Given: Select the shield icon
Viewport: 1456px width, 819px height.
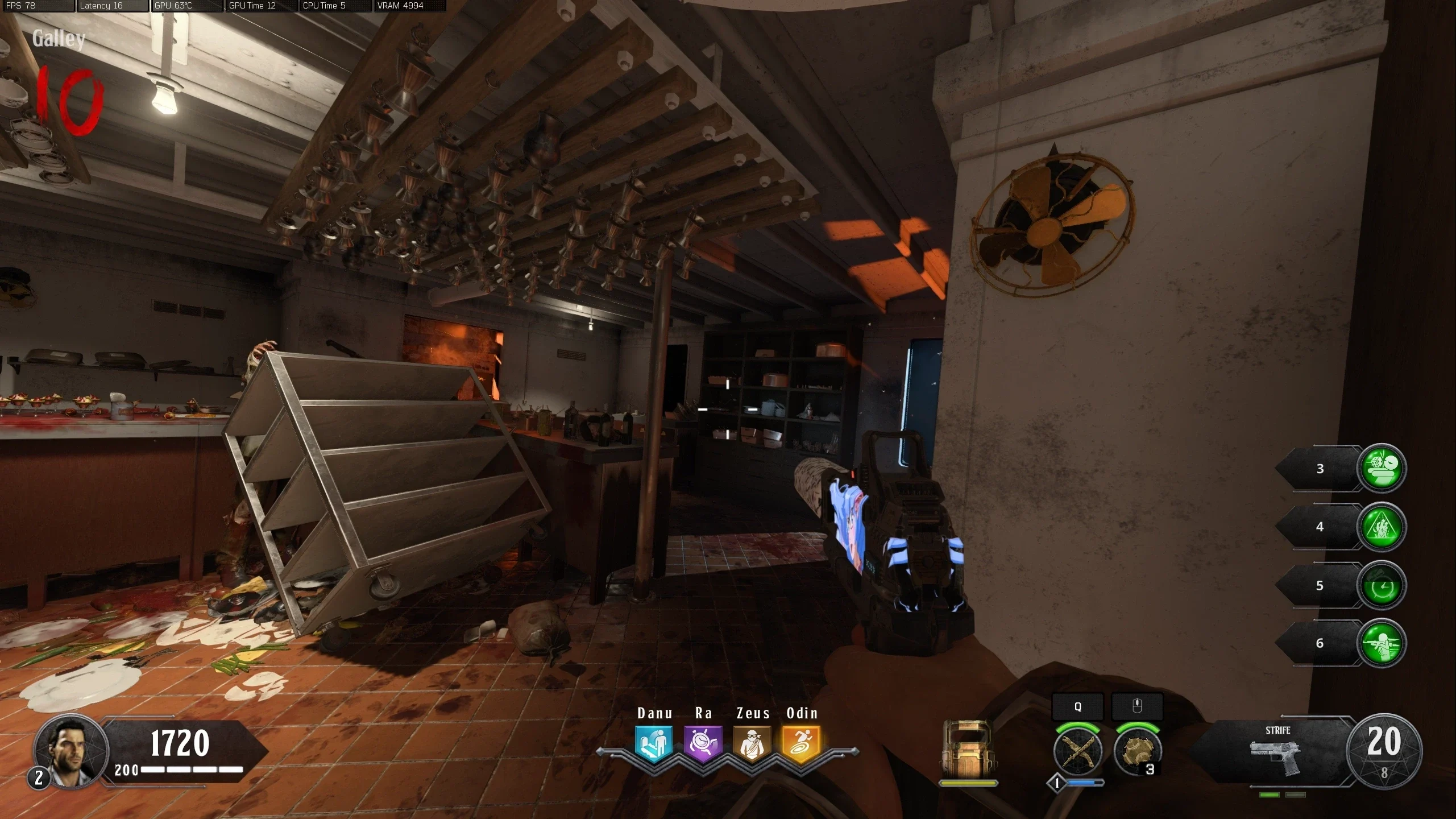Looking at the screenshot, I should pos(968,749).
